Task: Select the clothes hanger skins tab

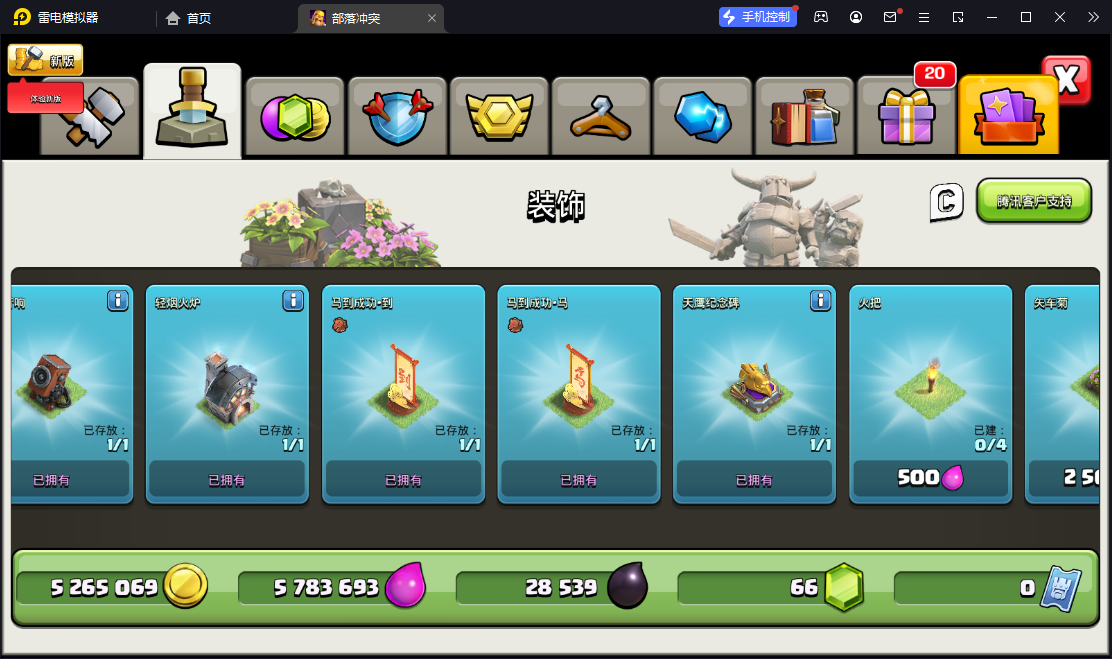Action: point(601,116)
